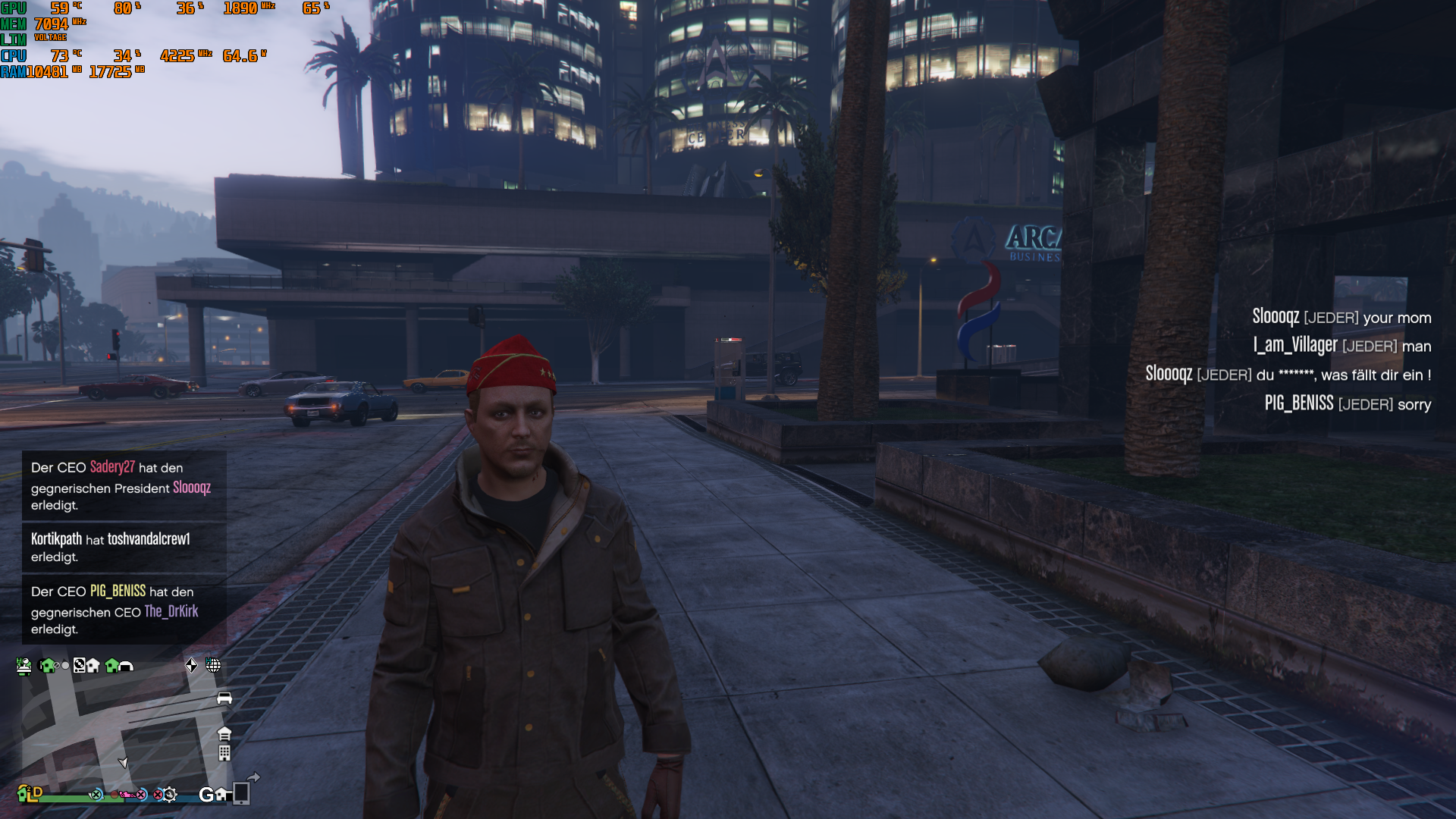Click the GPU label in the performance overlay
The width and height of the screenshot is (1456, 819).
coord(14,9)
